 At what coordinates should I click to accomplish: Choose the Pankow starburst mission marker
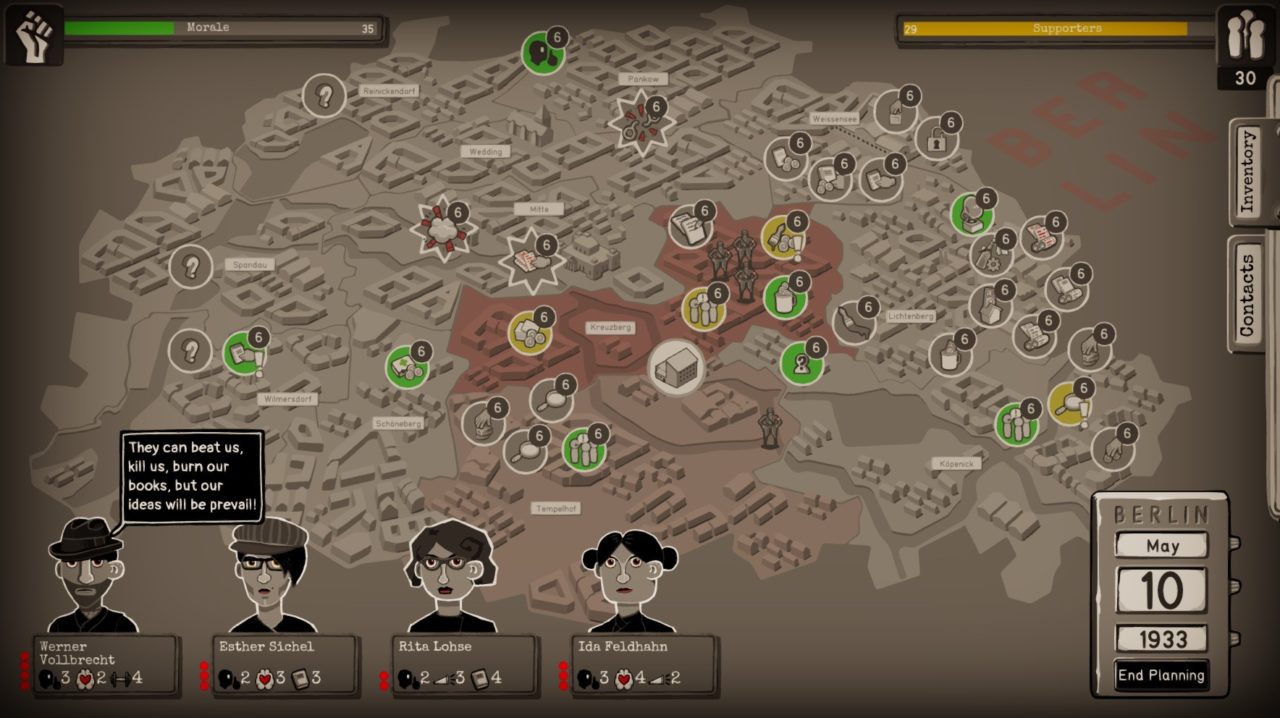click(x=641, y=122)
